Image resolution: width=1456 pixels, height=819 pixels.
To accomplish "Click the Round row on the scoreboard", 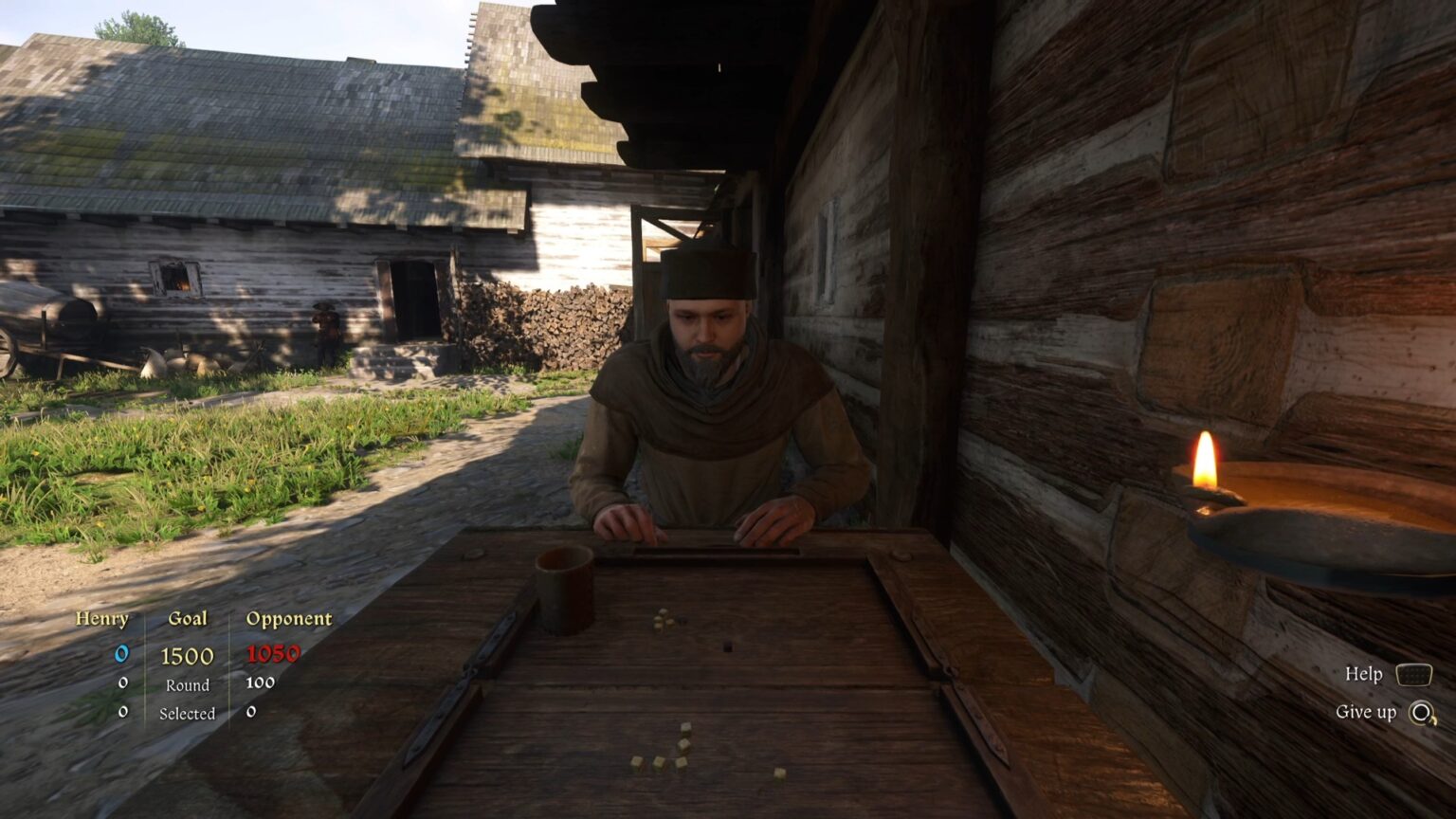I will click(188, 685).
